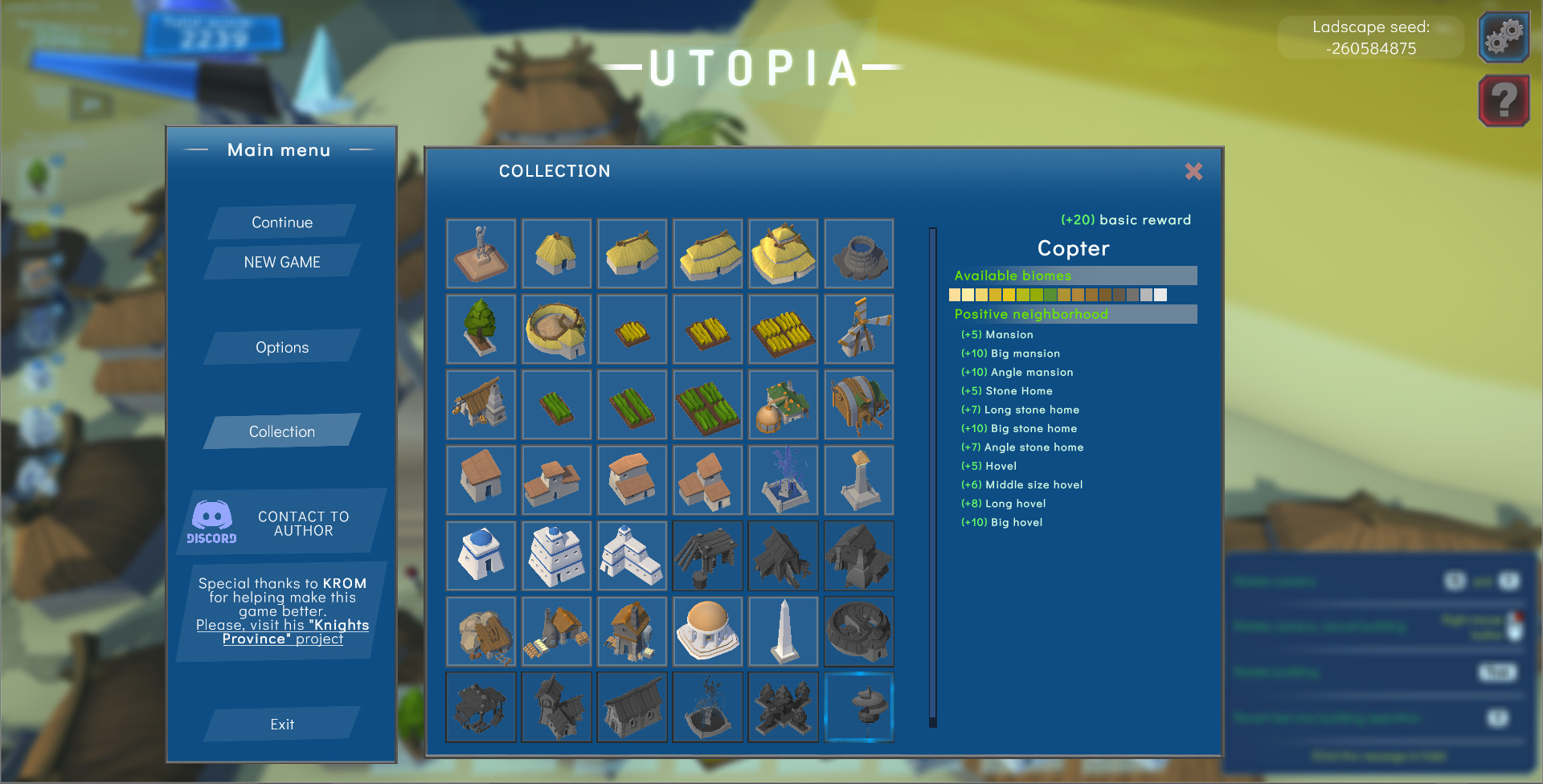Click Exit in the Main menu
The height and width of the screenshot is (784, 1543).
[x=280, y=724]
